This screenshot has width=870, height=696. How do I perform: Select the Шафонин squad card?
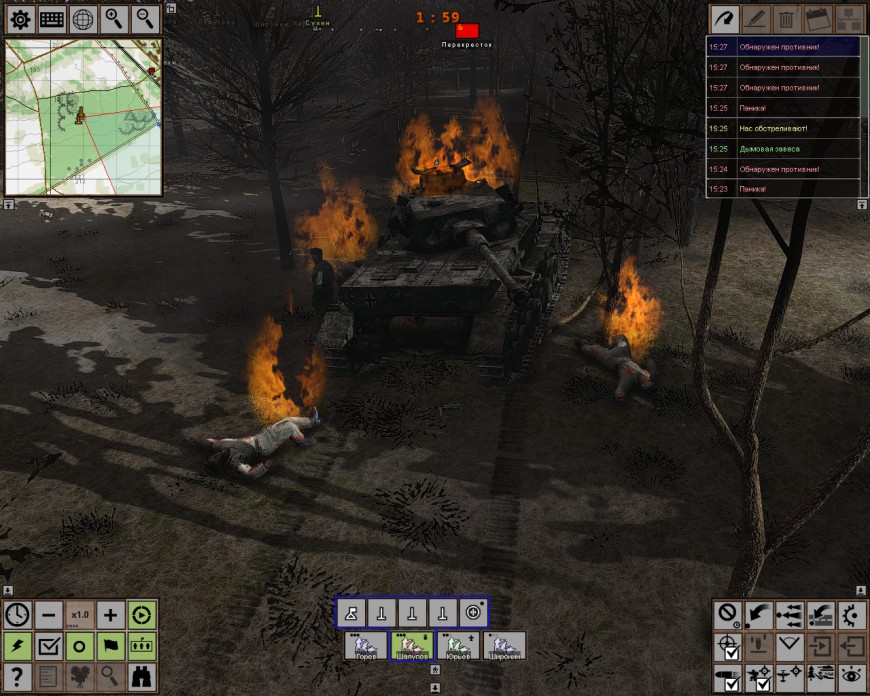pos(504,646)
